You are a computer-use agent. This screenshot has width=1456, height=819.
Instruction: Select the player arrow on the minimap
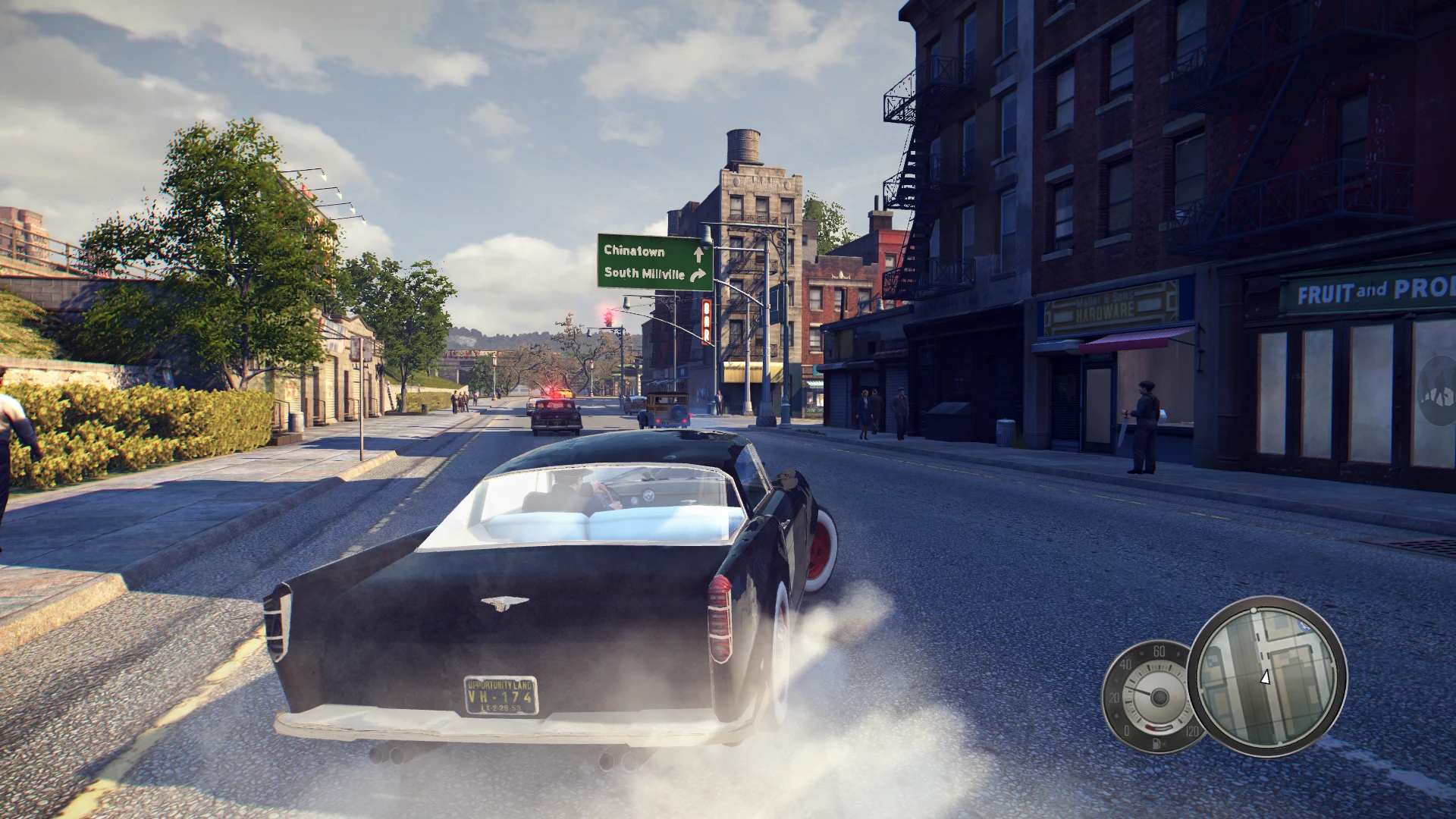click(x=1264, y=679)
